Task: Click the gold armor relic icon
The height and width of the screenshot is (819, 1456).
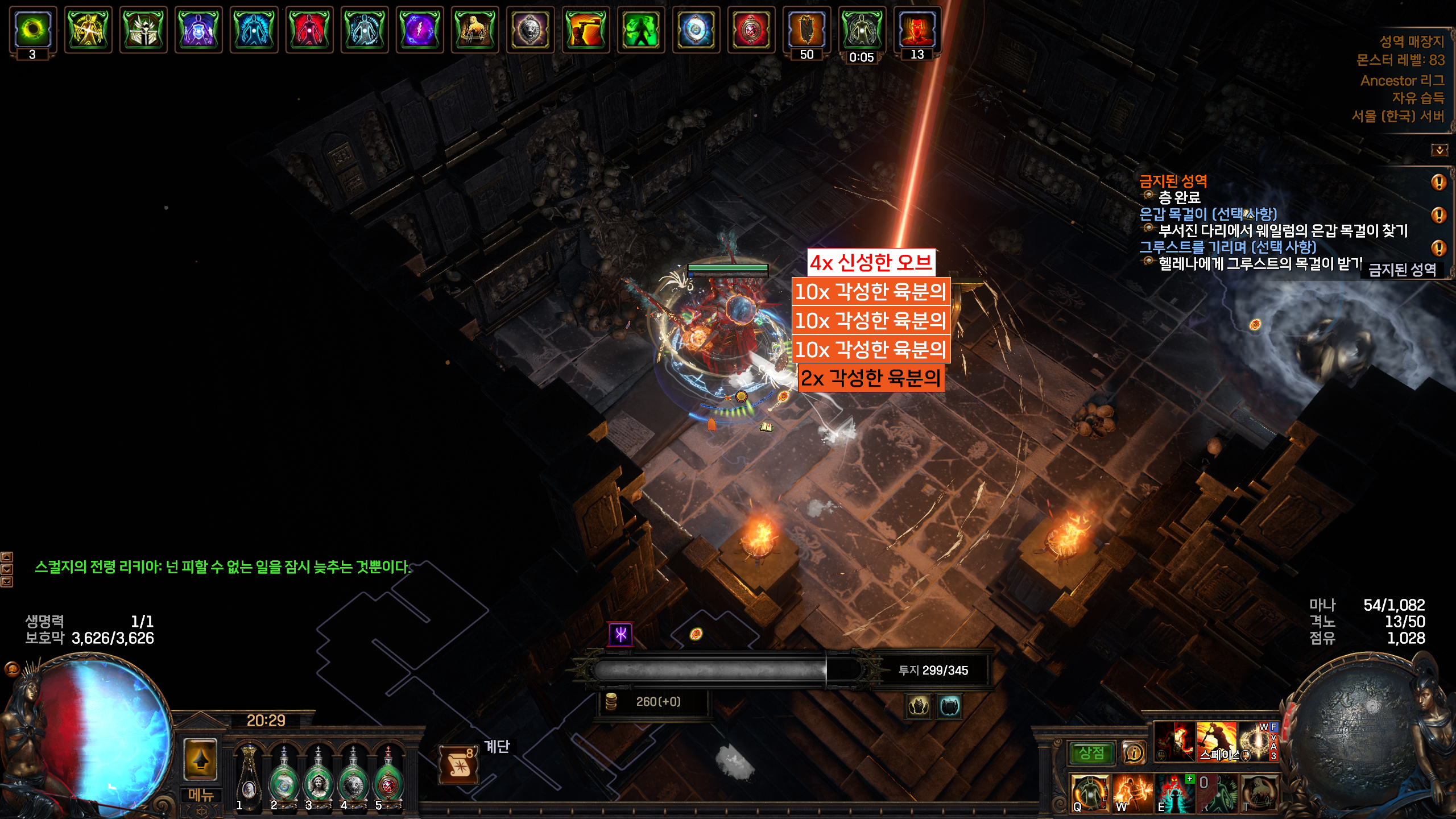Action: click(918, 707)
